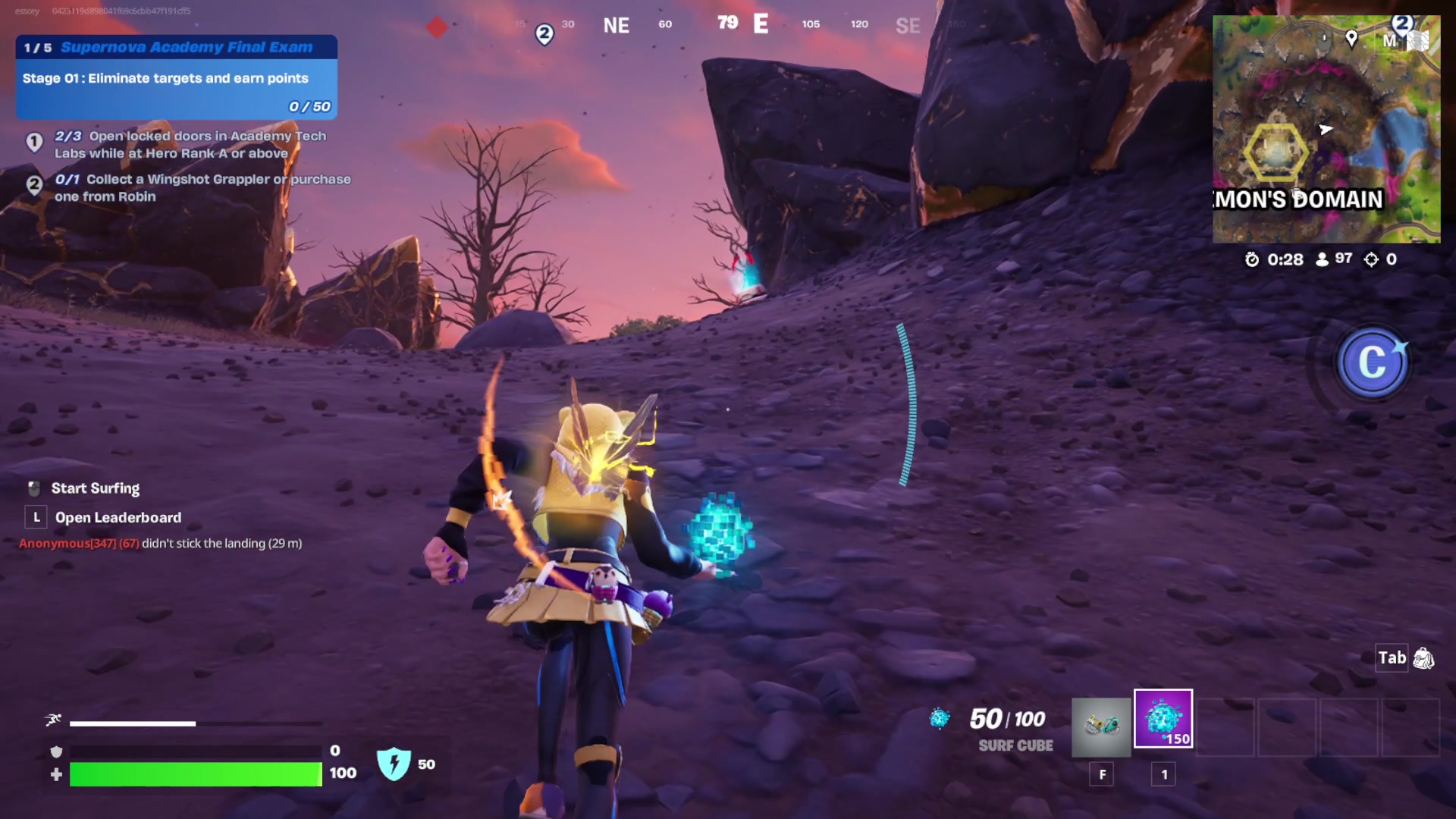
Task: Open the minimap
Action: coord(1326,129)
